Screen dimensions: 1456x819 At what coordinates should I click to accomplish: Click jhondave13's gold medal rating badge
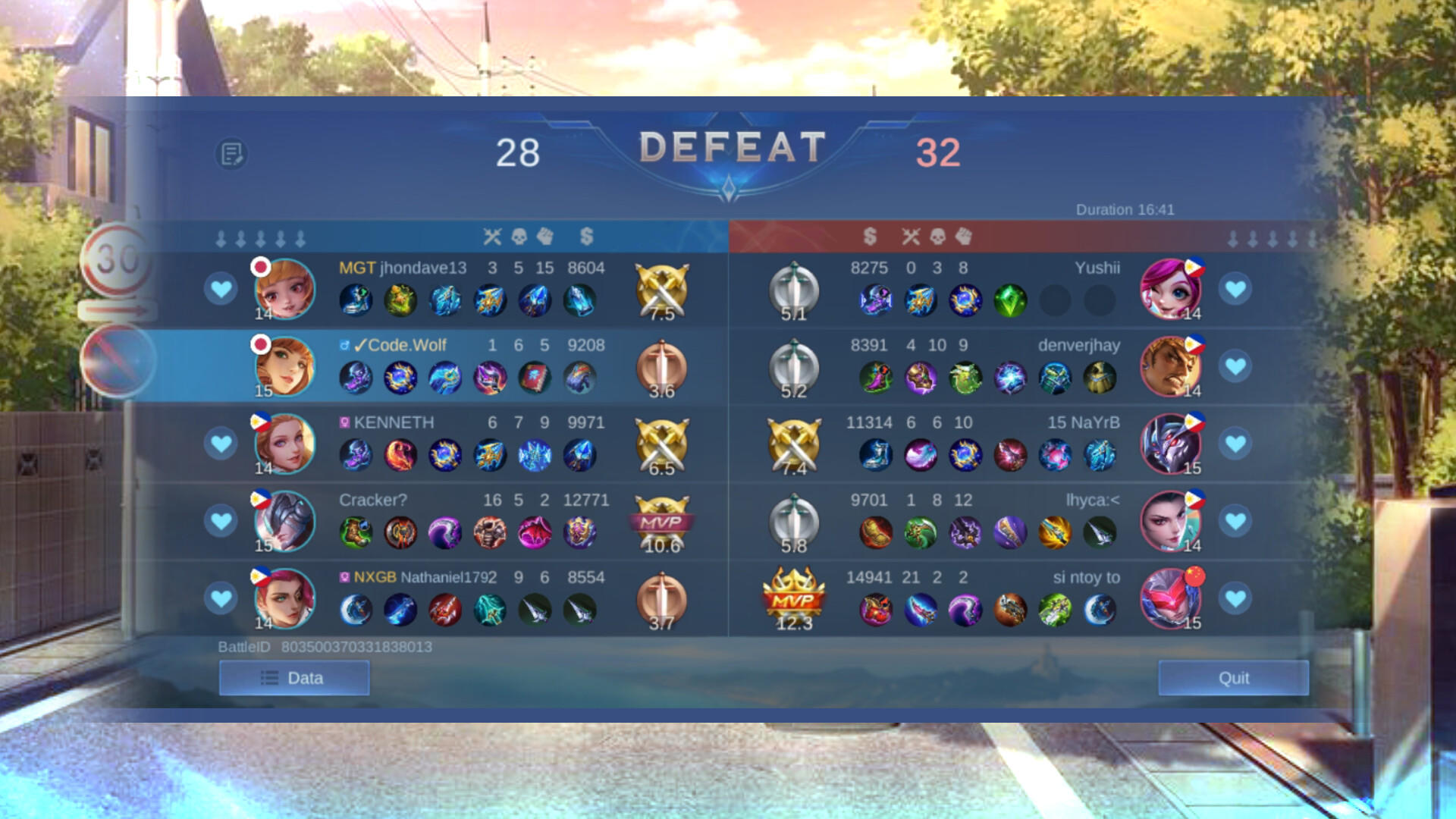click(x=662, y=288)
